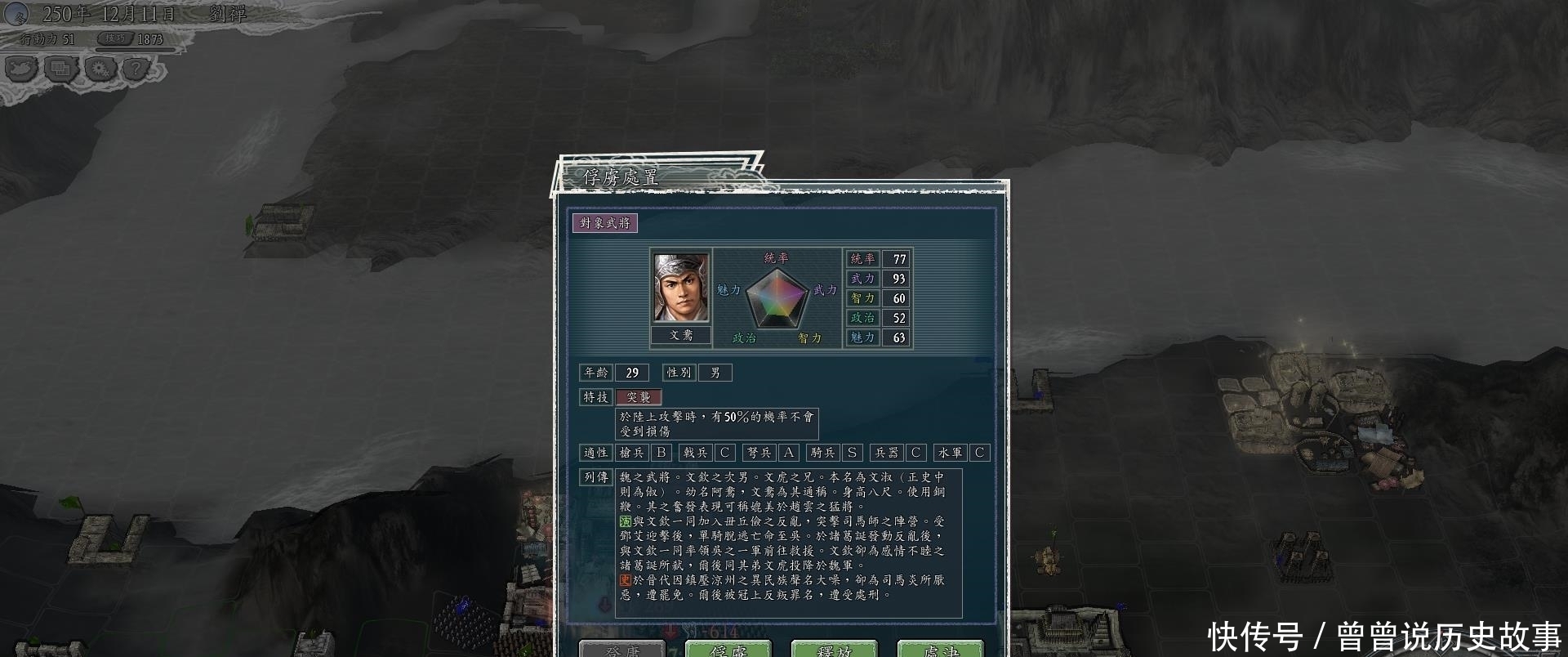Click the 文鴦 officer portrait
This screenshot has height=657, width=1568.
(x=681, y=288)
